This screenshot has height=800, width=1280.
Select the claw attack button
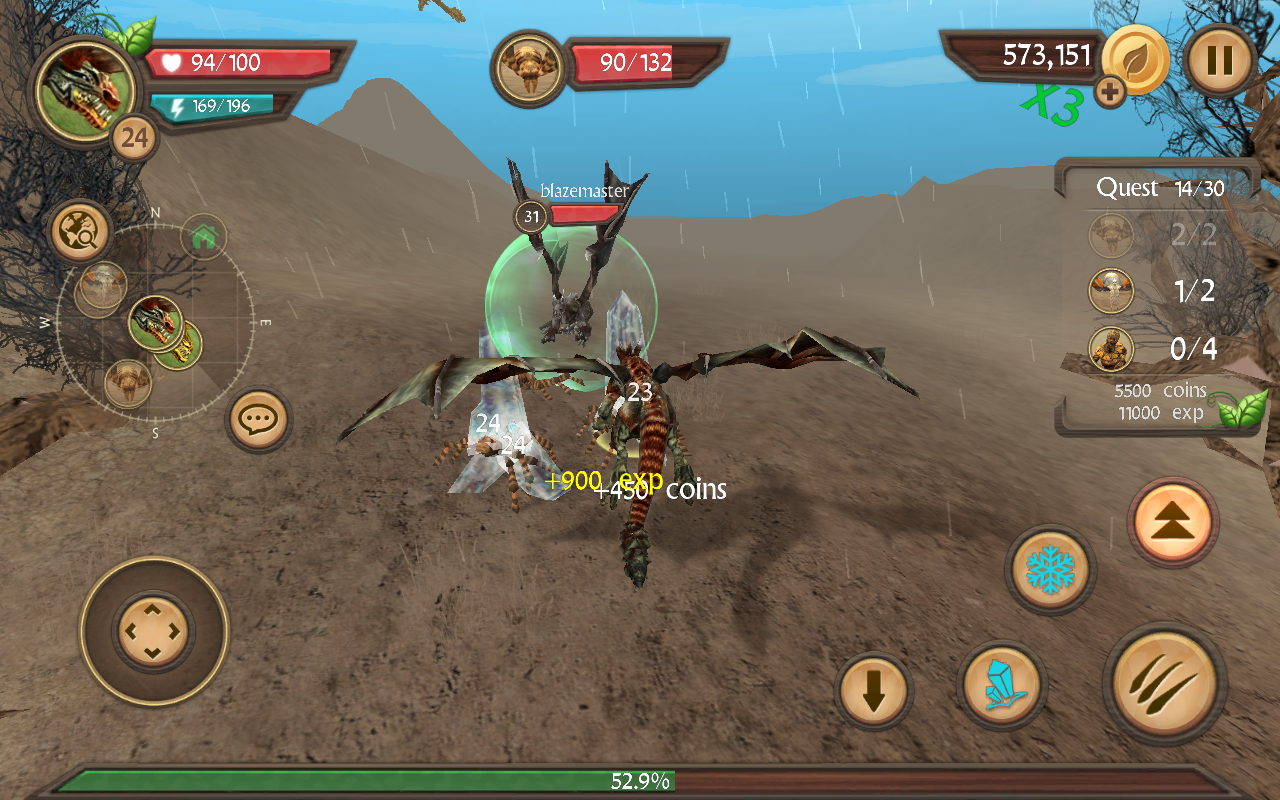point(1164,684)
